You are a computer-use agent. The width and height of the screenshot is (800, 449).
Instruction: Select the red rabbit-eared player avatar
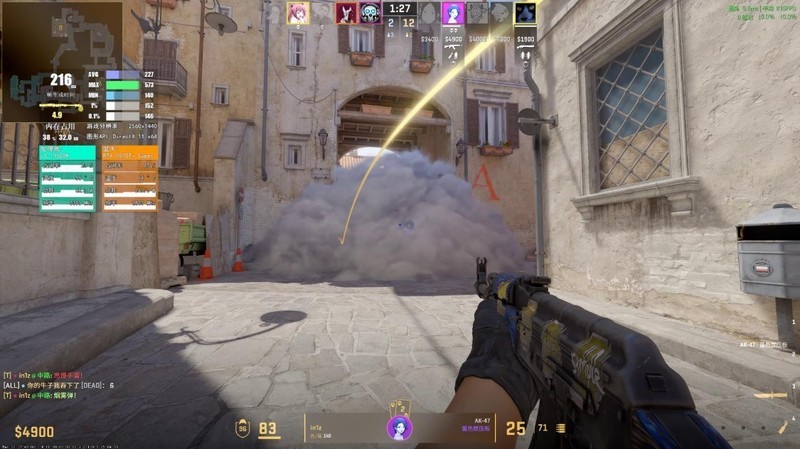pyautogui.click(x=346, y=12)
